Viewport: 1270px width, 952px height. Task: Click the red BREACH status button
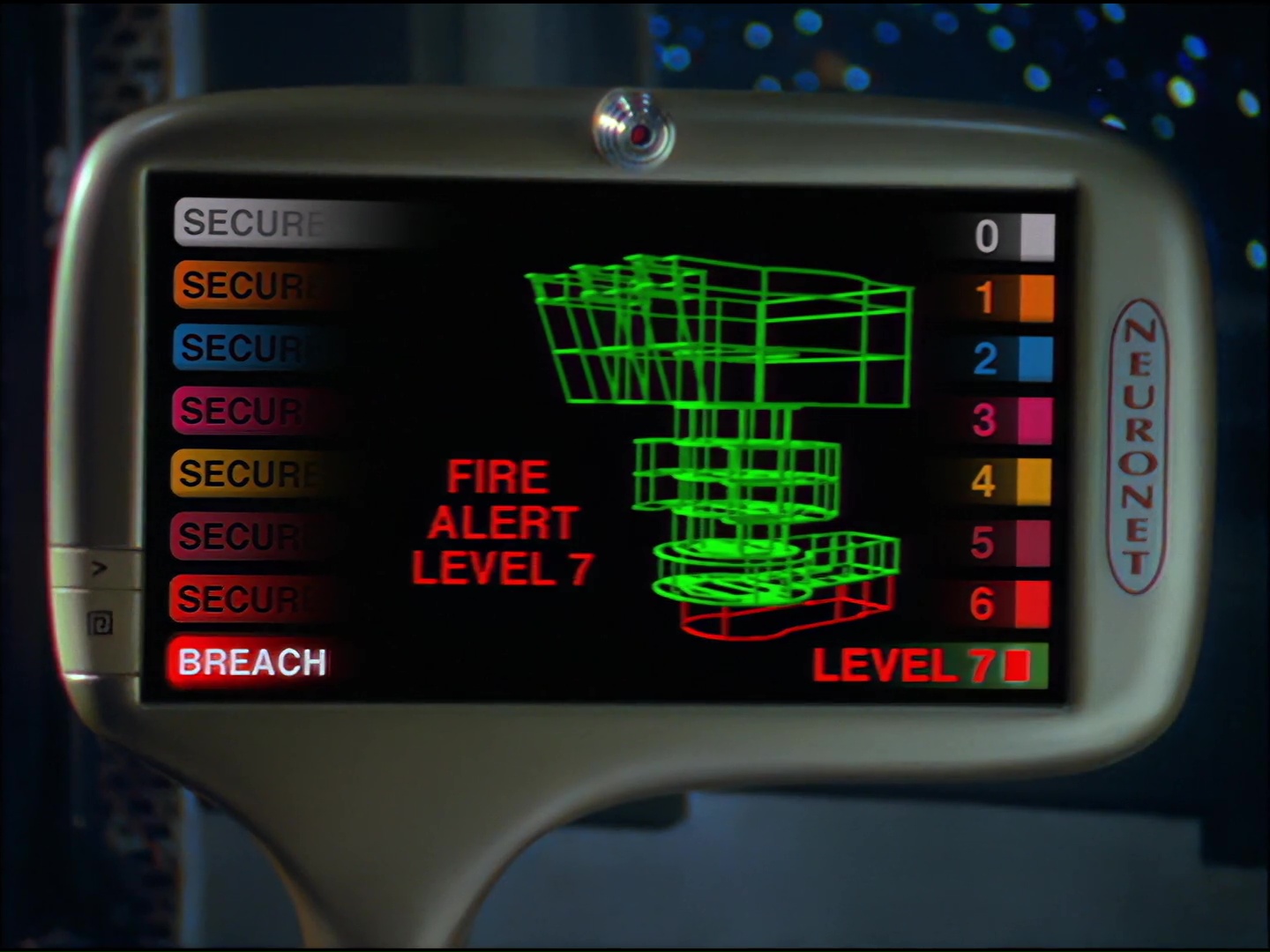click(251, 662)
